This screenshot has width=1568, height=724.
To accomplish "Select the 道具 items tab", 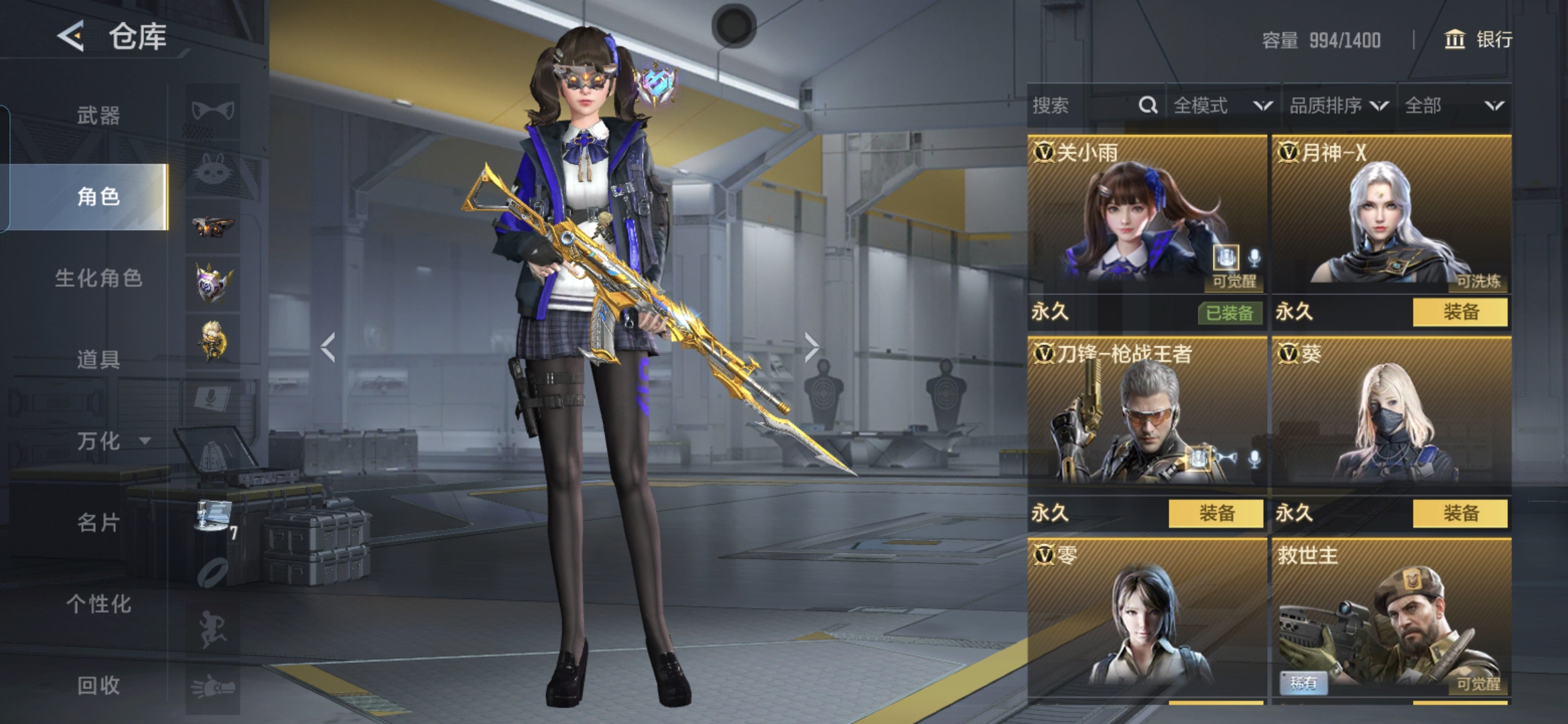I will point(99,359).
